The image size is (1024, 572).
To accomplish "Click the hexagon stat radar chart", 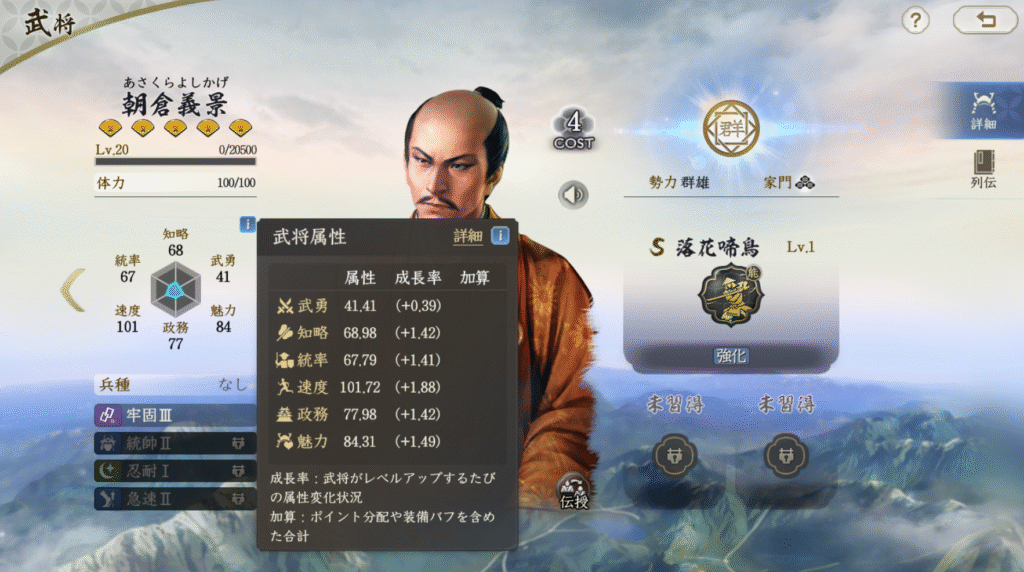I will (175, 290).
